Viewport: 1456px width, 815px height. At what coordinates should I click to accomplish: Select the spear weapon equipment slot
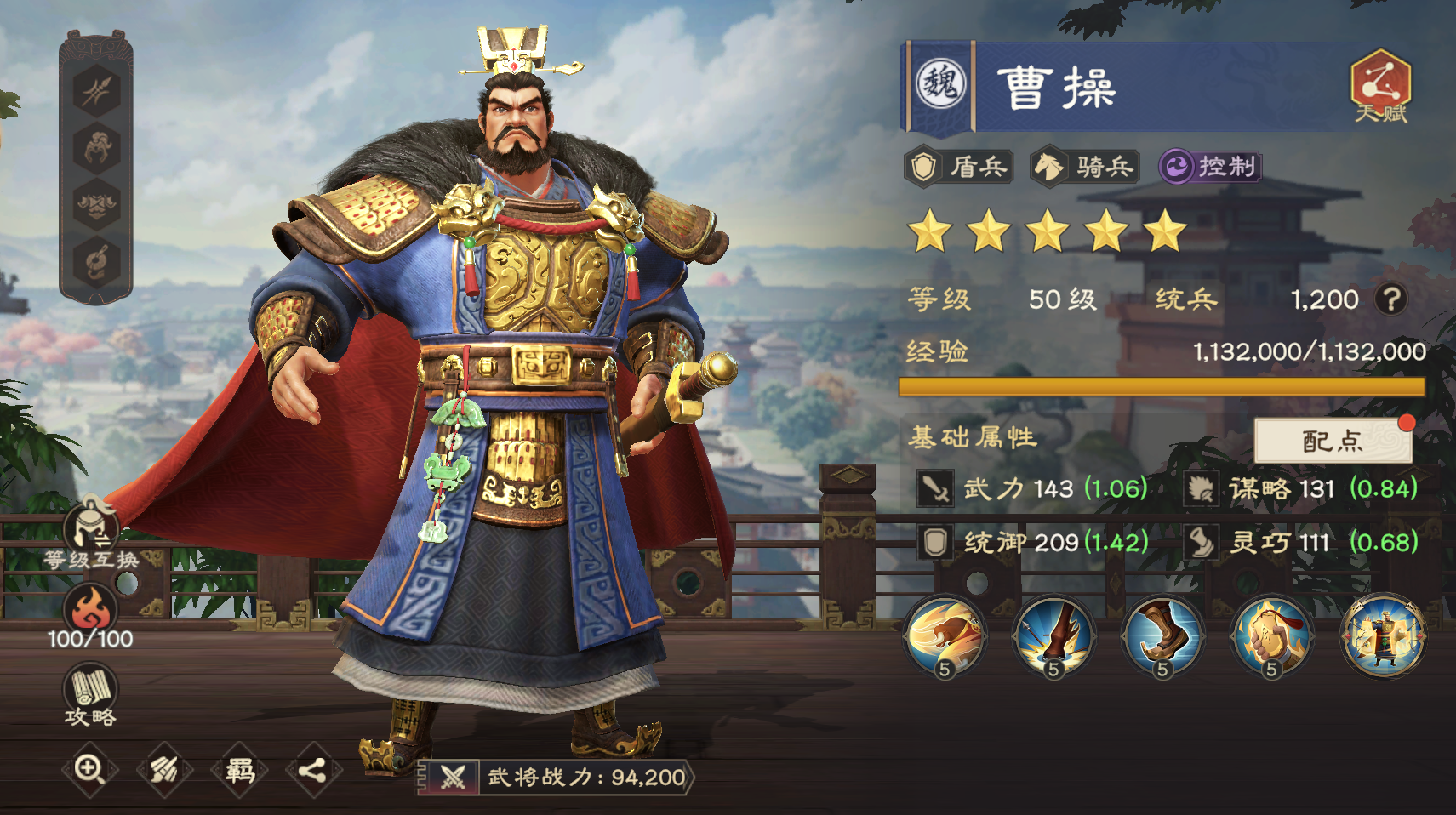click(96, 91)
